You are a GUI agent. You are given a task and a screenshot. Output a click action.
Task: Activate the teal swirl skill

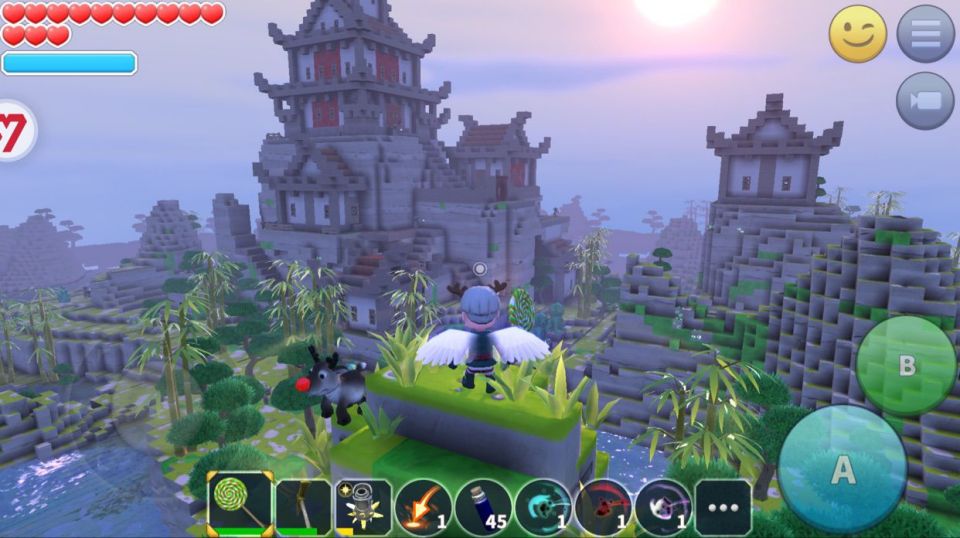[x=543, y=506]
